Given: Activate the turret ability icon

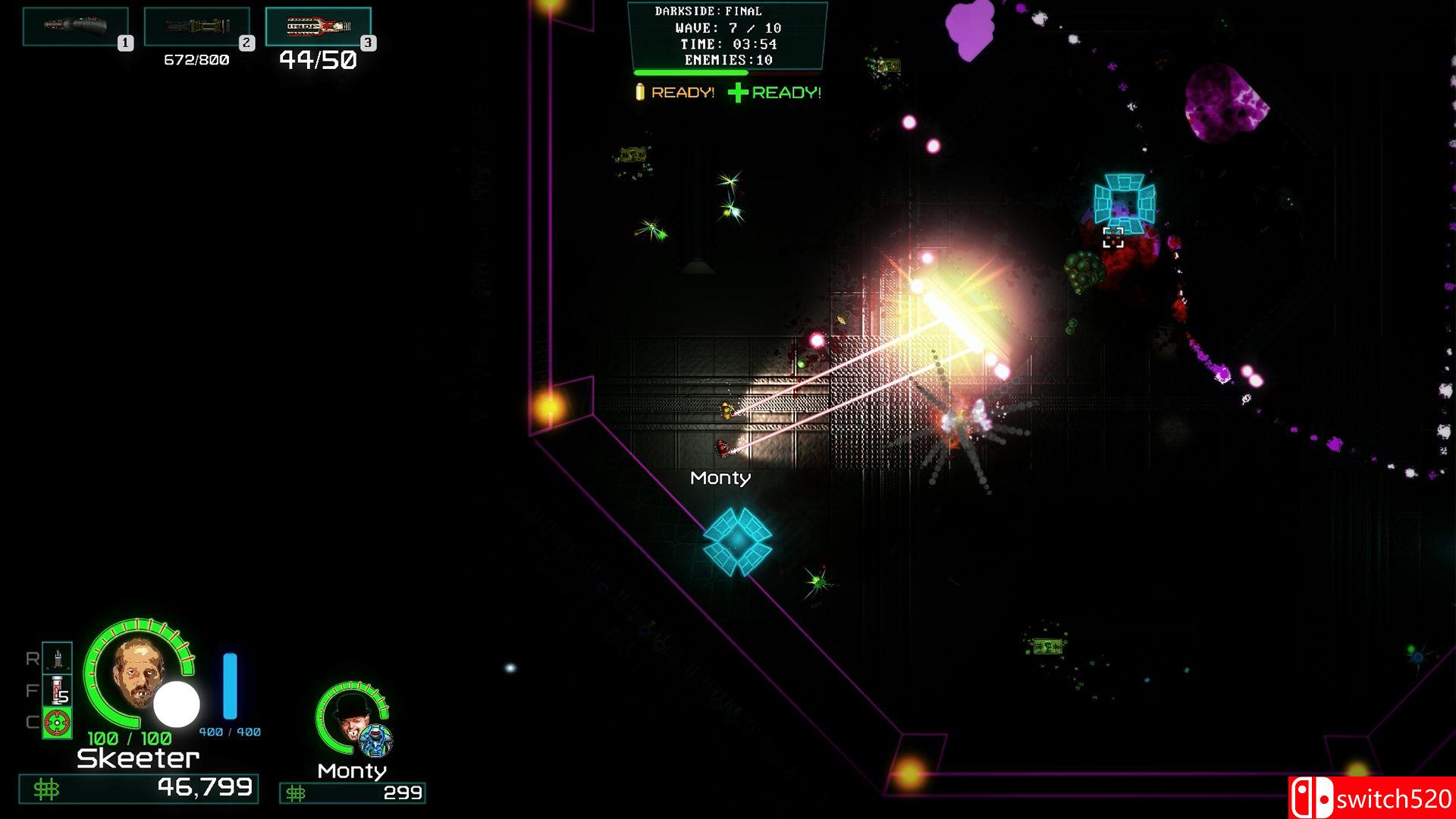Looking at the screenshot, I should point(57,657).
